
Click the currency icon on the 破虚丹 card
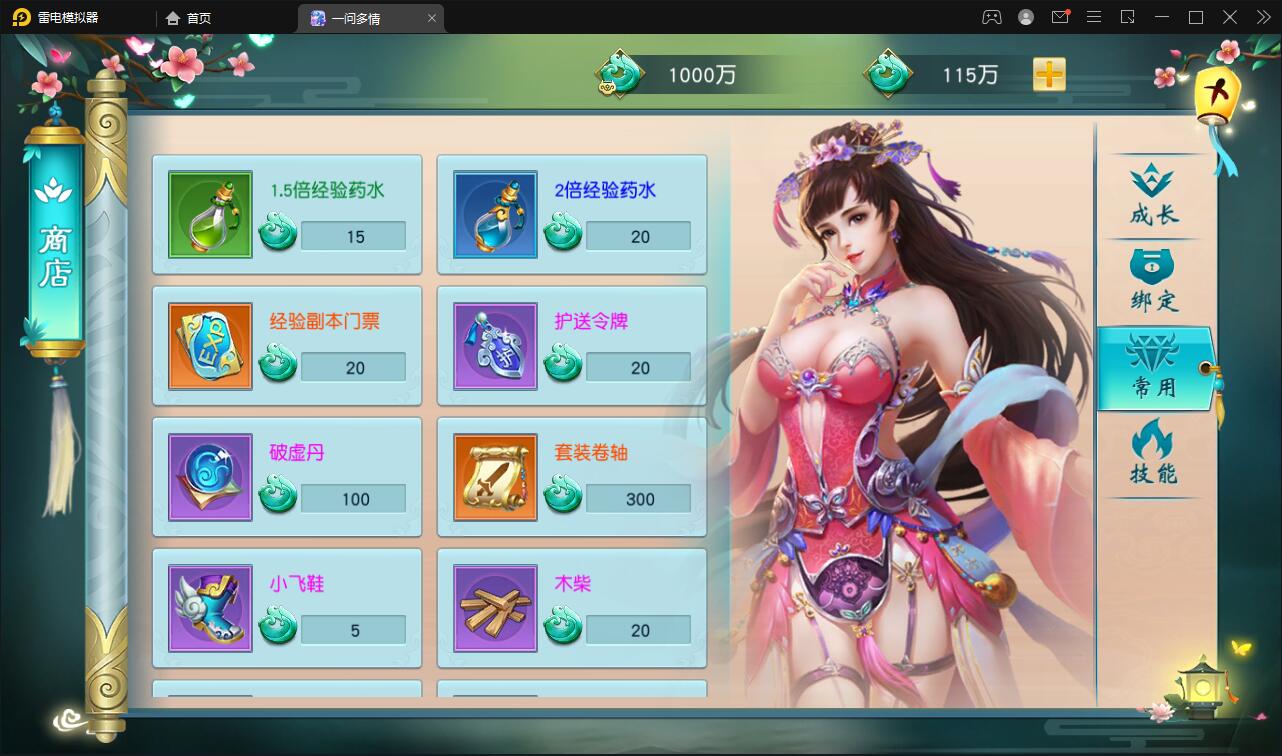pos(277,492)
